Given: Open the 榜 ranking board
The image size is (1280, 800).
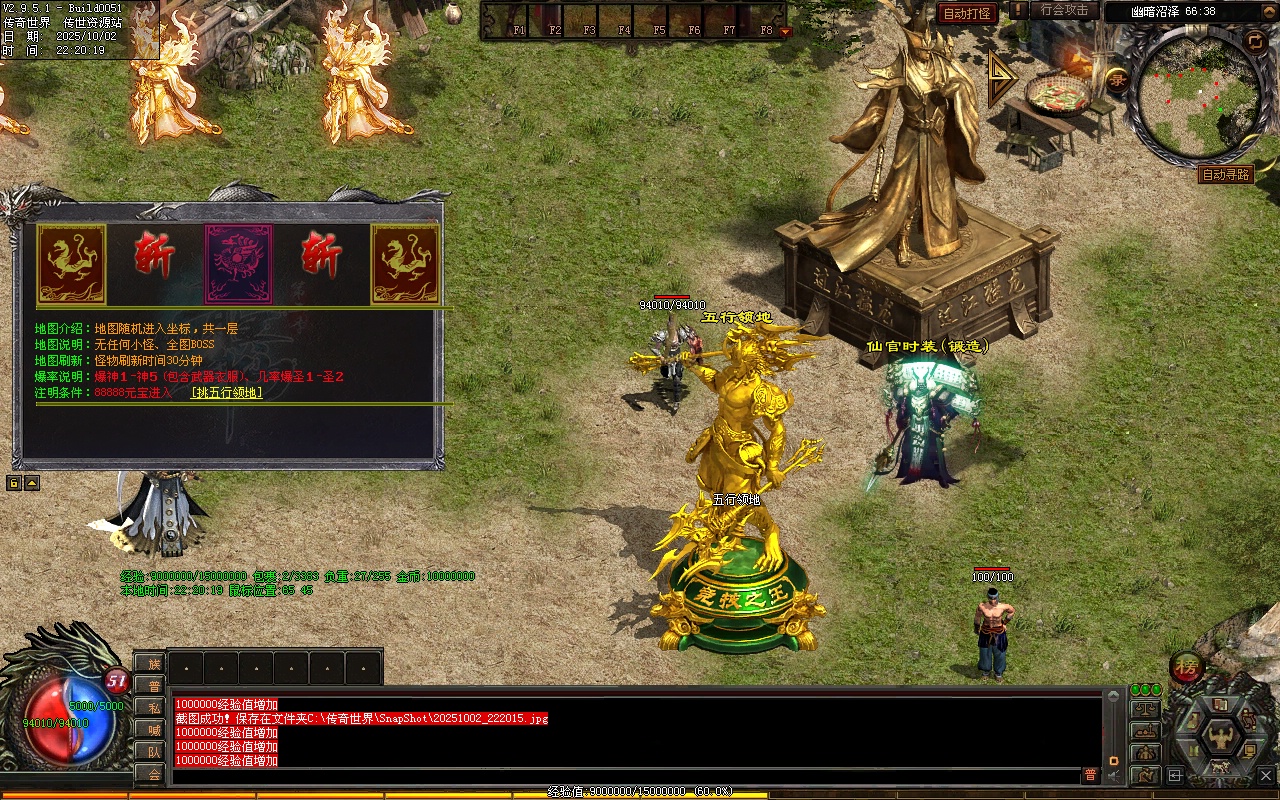Looking at the screenshot, I should (1187, 667).
